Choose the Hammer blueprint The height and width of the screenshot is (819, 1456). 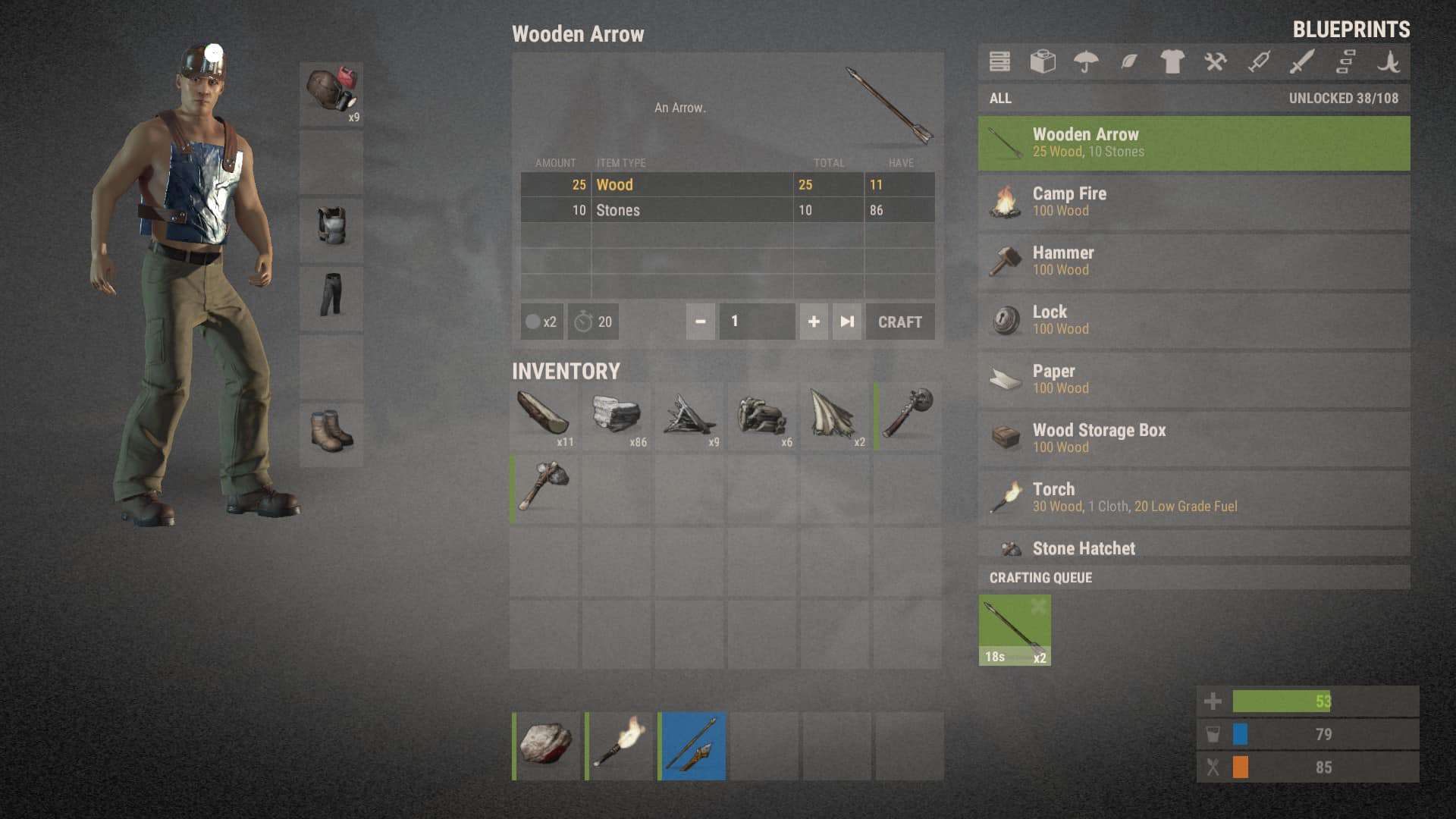[x=1194, y=261]
